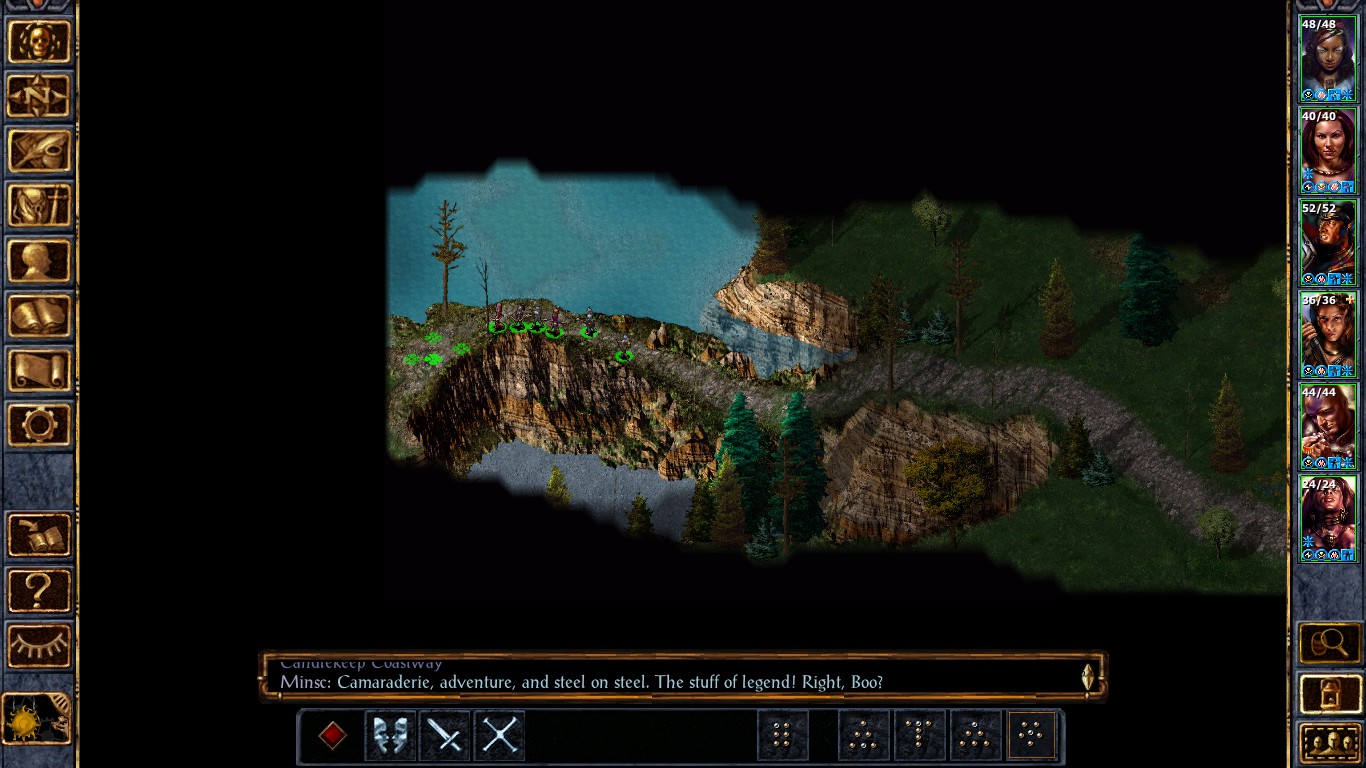Screen dimensions: 1366x768
Task: Open the area map with the compass icon
Action: coord(39,96)
